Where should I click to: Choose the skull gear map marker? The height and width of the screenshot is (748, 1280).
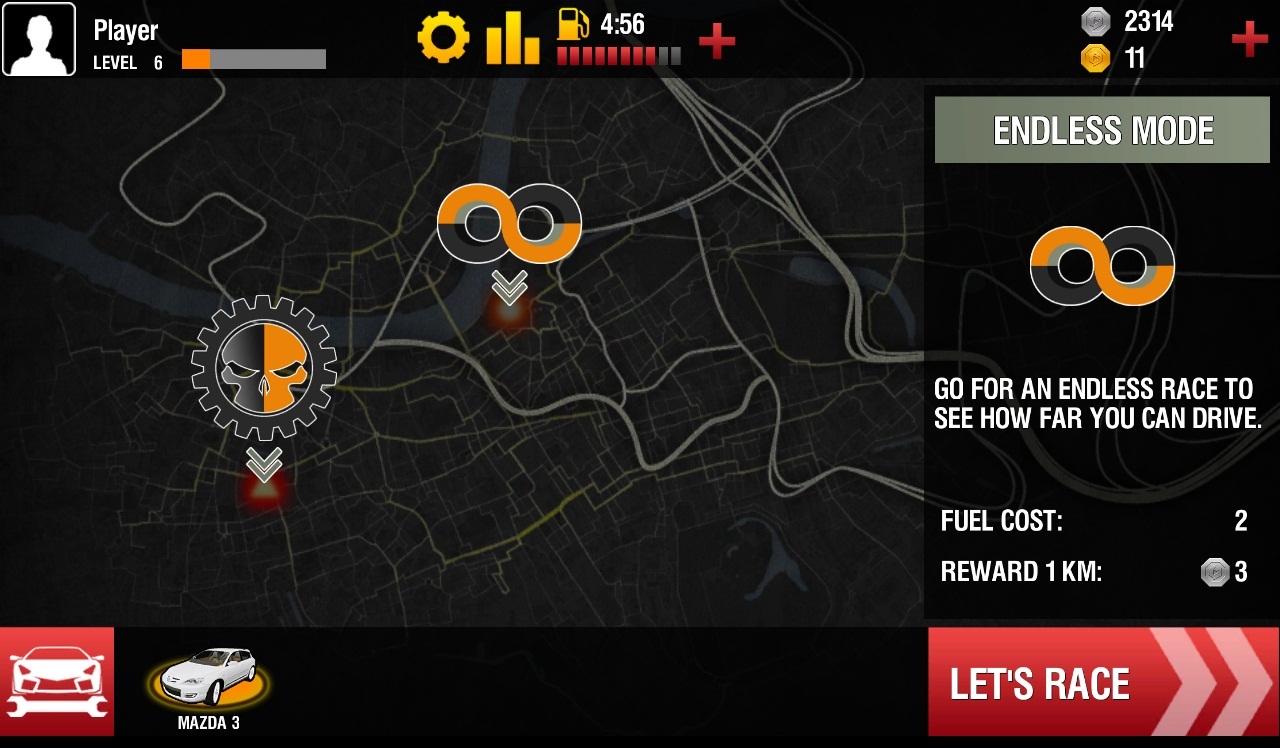click(x=264, y=368)
